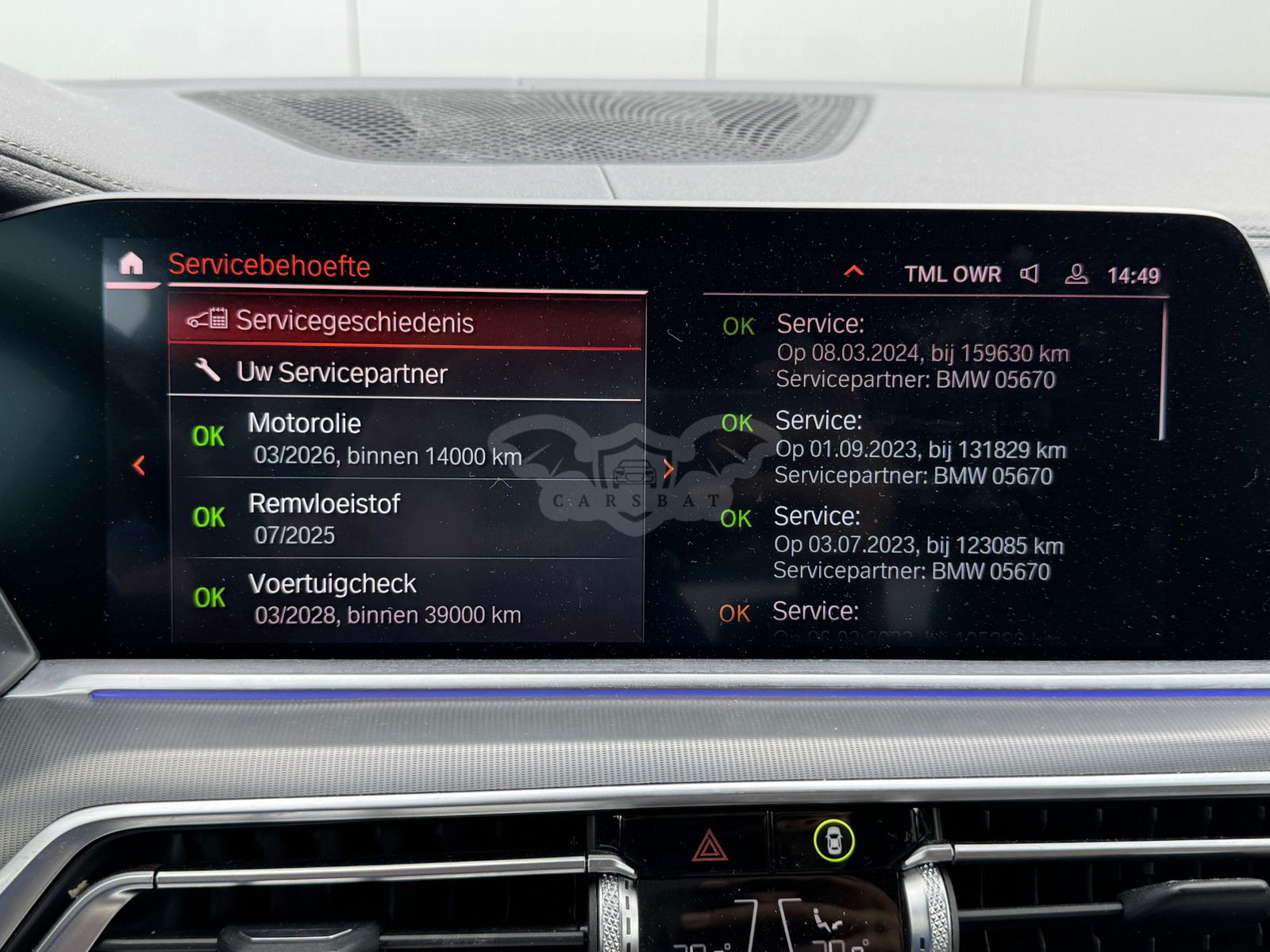1270x952 pixels.
Task: Tap the home icon
Action: click(x=131, y=263)
